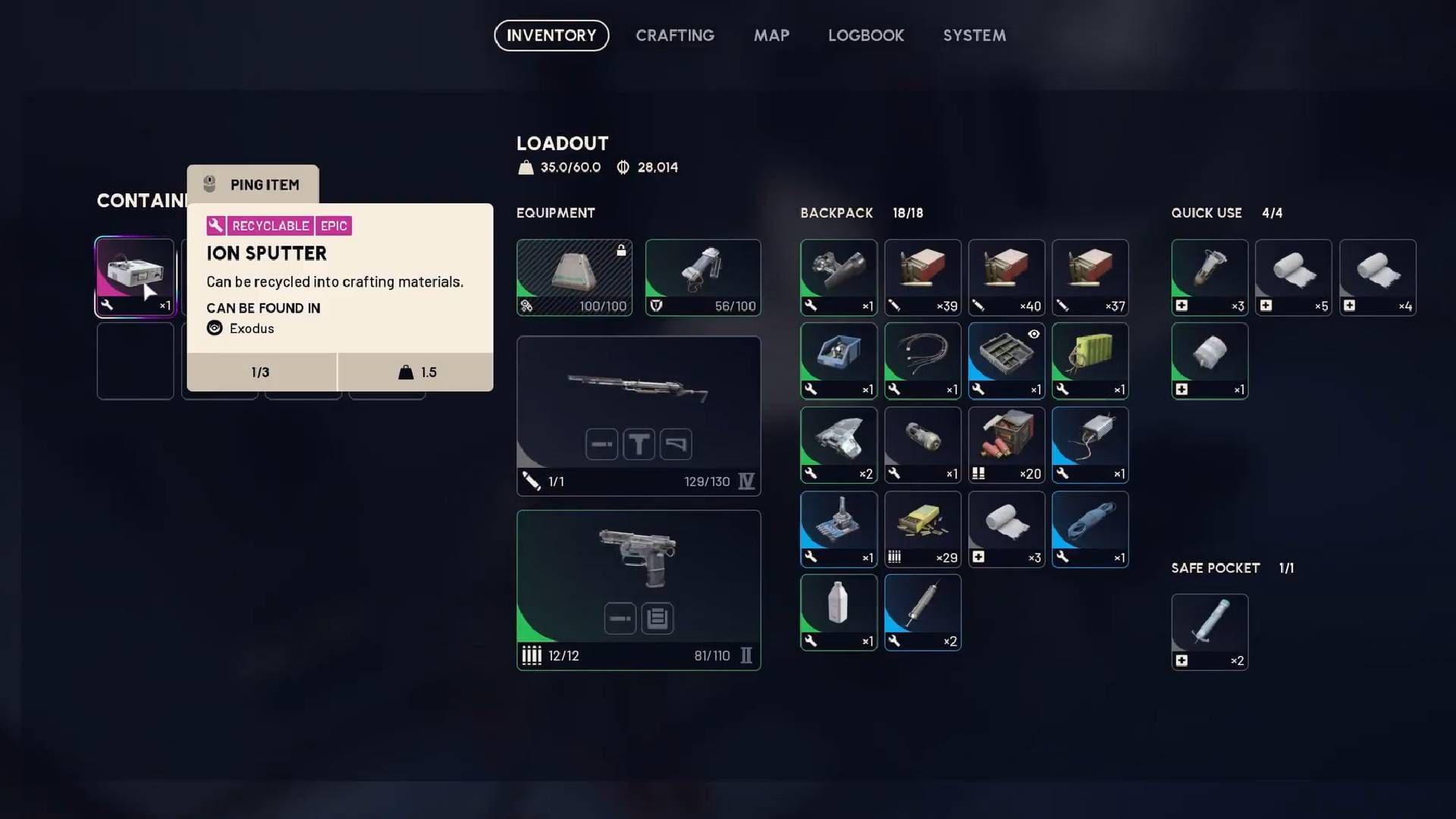Click the lock icon on the equipped headgear slot
1456x819 pixels.
pyautogui.click(x=620, y=250)
